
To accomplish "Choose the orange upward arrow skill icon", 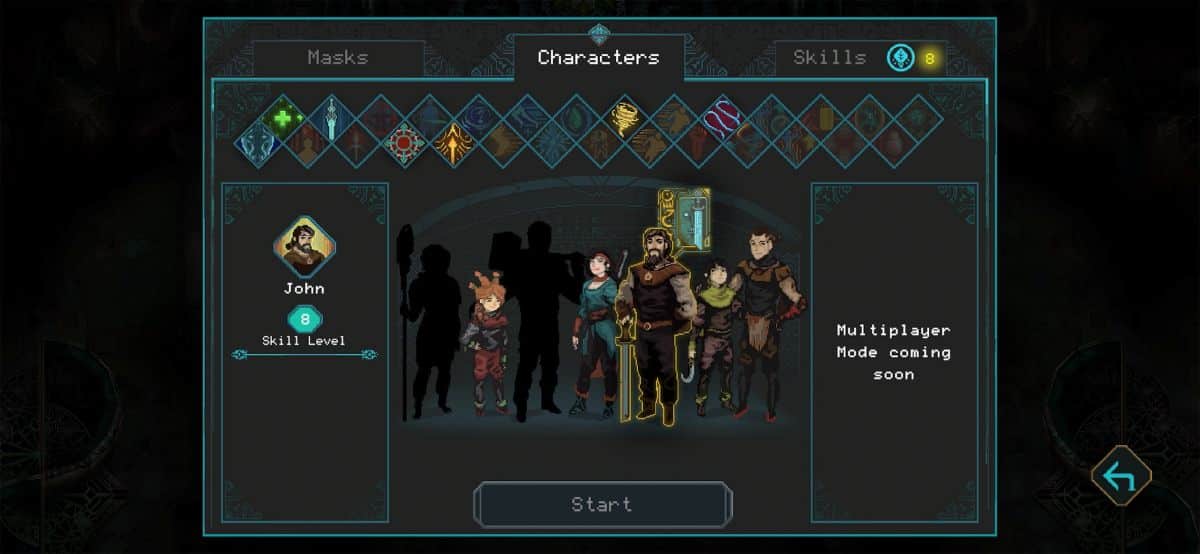I will 454,143.
